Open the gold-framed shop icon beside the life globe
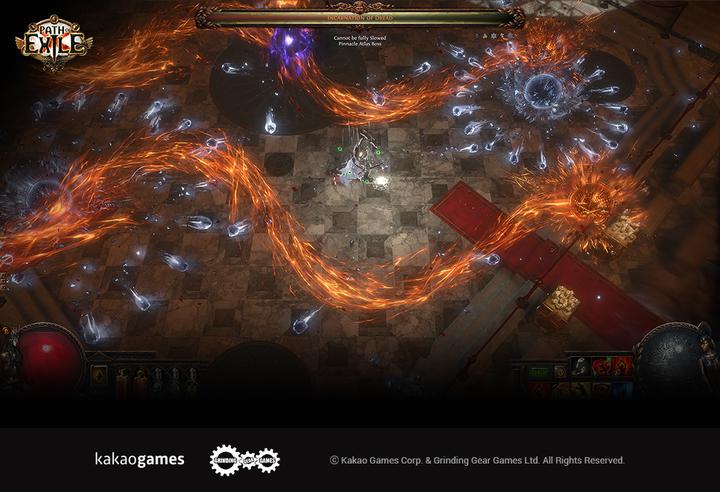The height and width of the screenshot is (492, 720). [x=99, y=375]
